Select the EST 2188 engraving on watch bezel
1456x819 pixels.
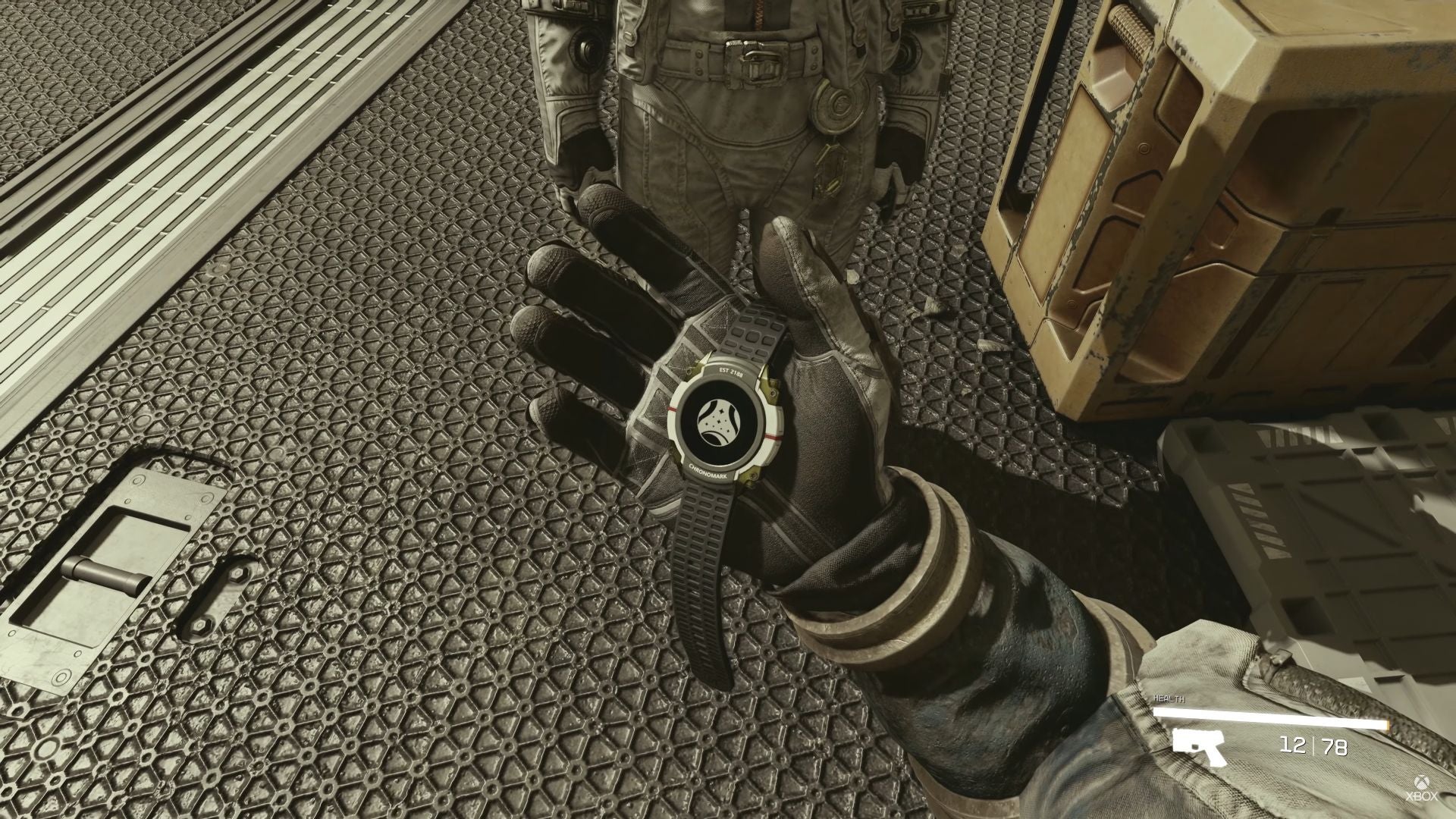click(x=730, y=372)
